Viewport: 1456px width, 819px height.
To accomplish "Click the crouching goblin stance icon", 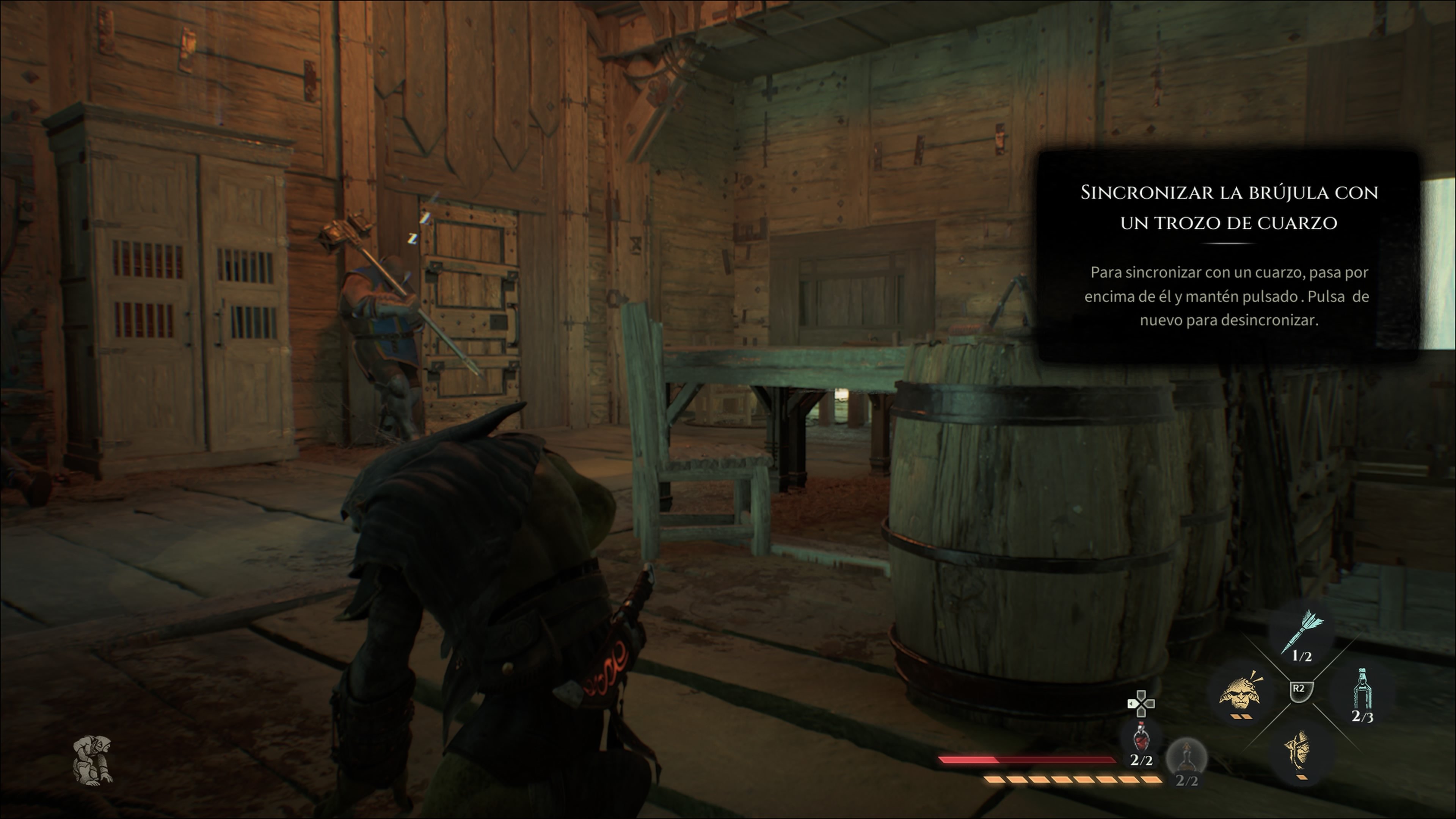I will click(x=93, y=760).
